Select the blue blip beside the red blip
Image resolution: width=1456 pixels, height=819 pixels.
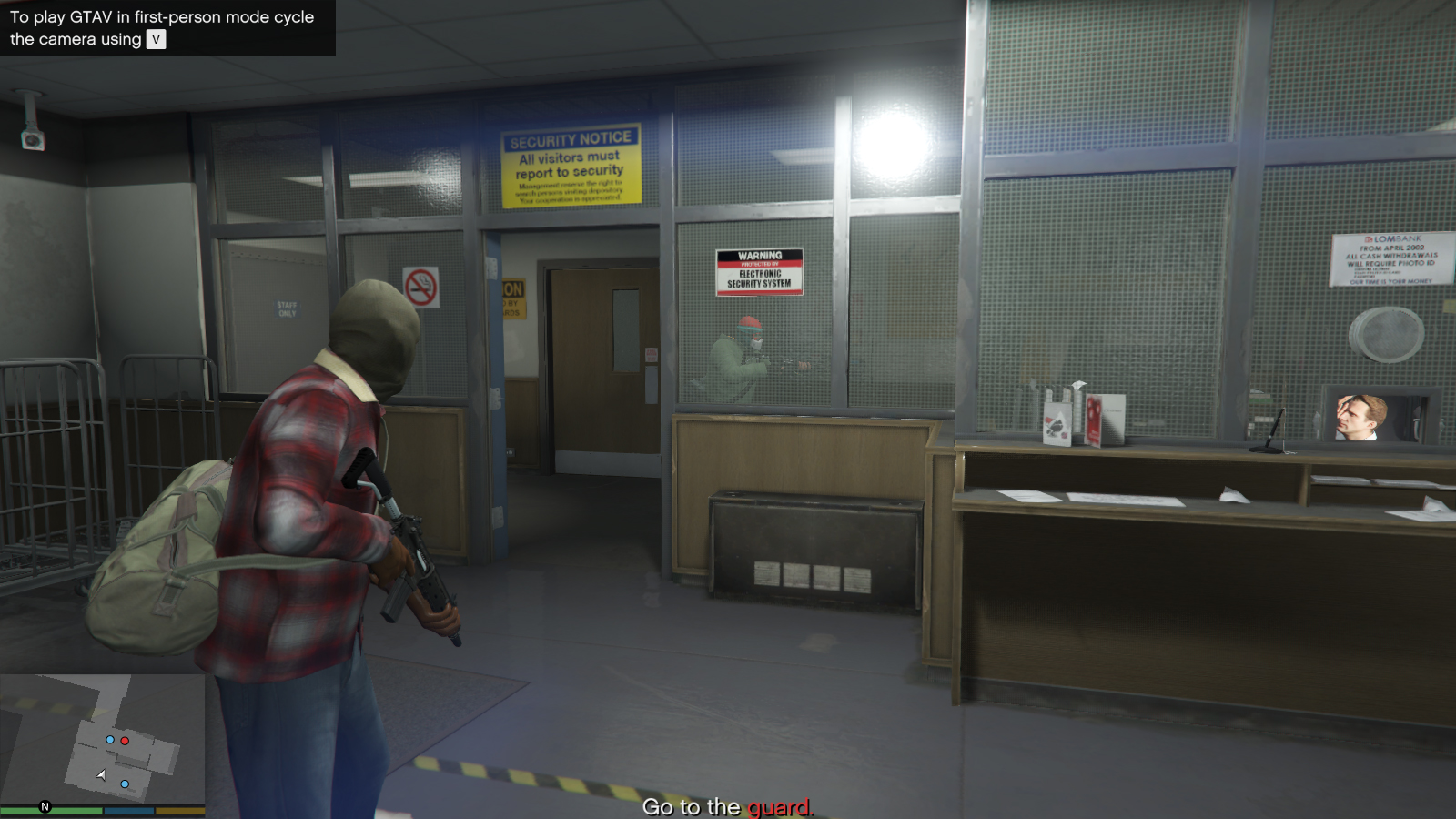110,740
